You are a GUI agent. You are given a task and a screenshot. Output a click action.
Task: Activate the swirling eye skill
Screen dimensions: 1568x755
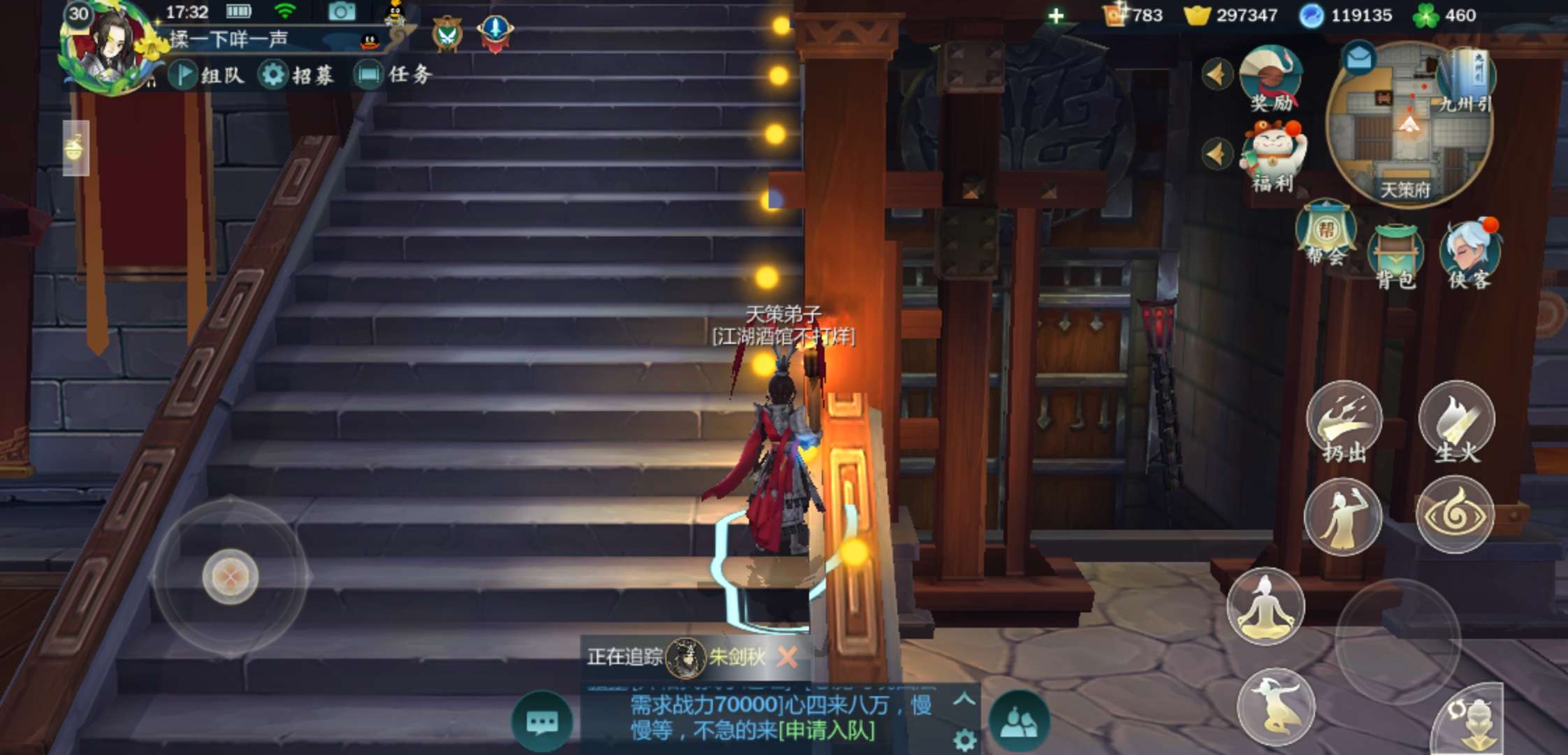point(1455,515)
